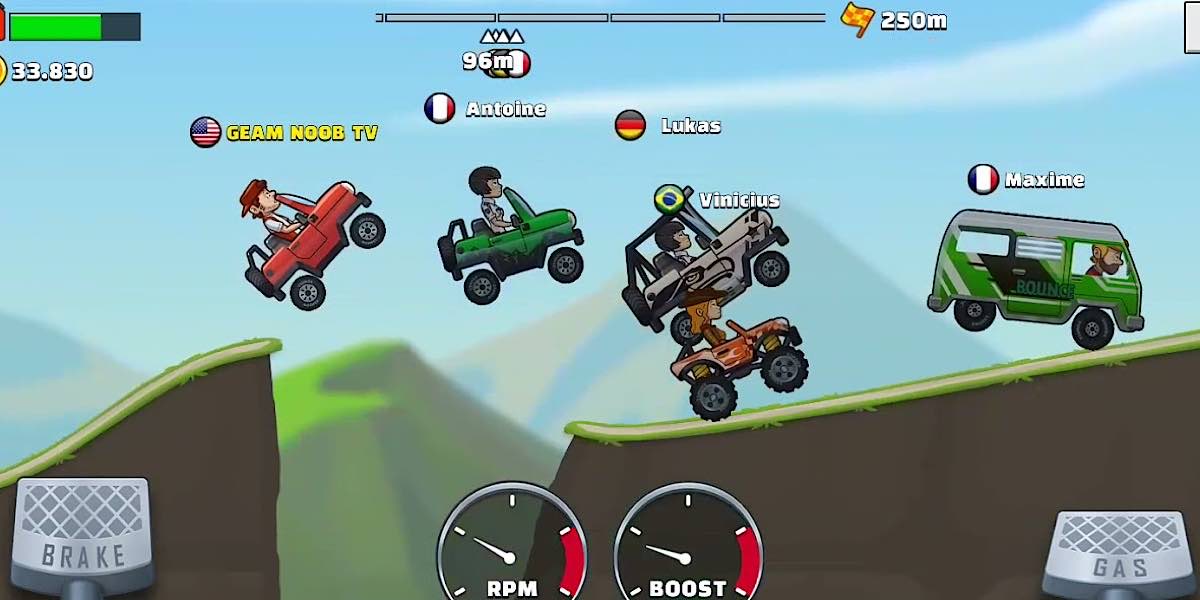The width and height of the screenshot is (1200, 600).
Task: Tap the BRAKE pedal
Action: point(82,535)
